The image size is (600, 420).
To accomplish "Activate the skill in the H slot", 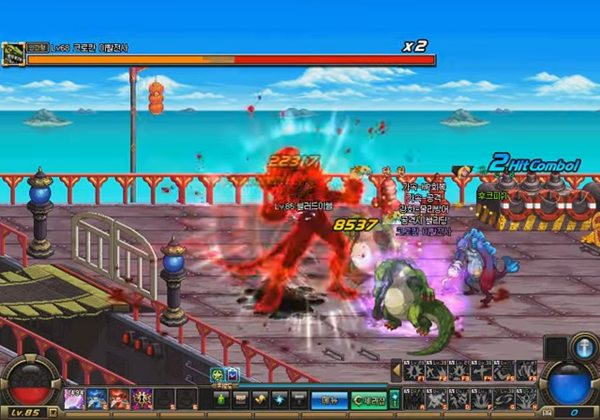I will coord(527,399).
